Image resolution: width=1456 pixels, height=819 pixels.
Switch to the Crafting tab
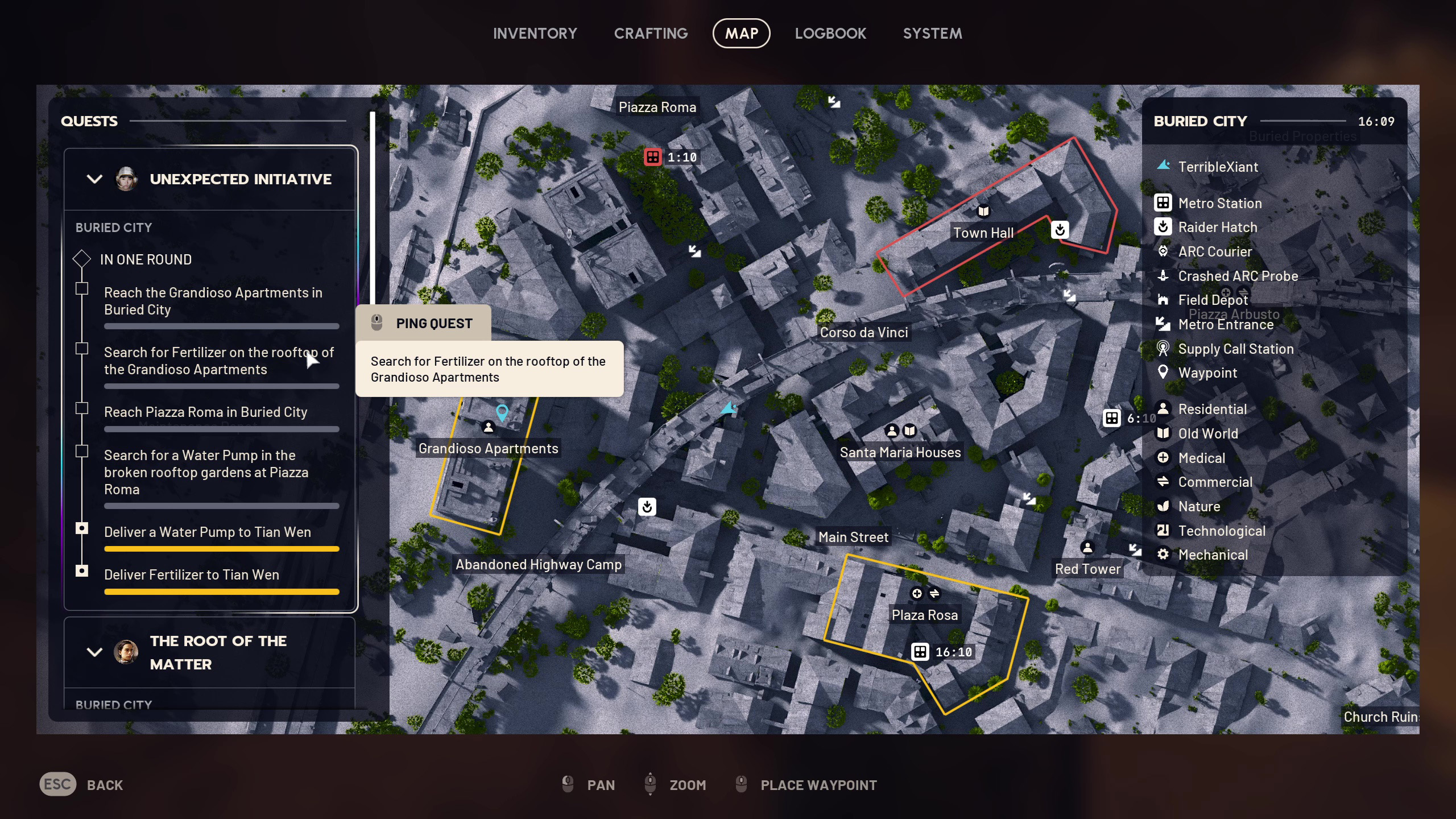(x=651, y=34)
